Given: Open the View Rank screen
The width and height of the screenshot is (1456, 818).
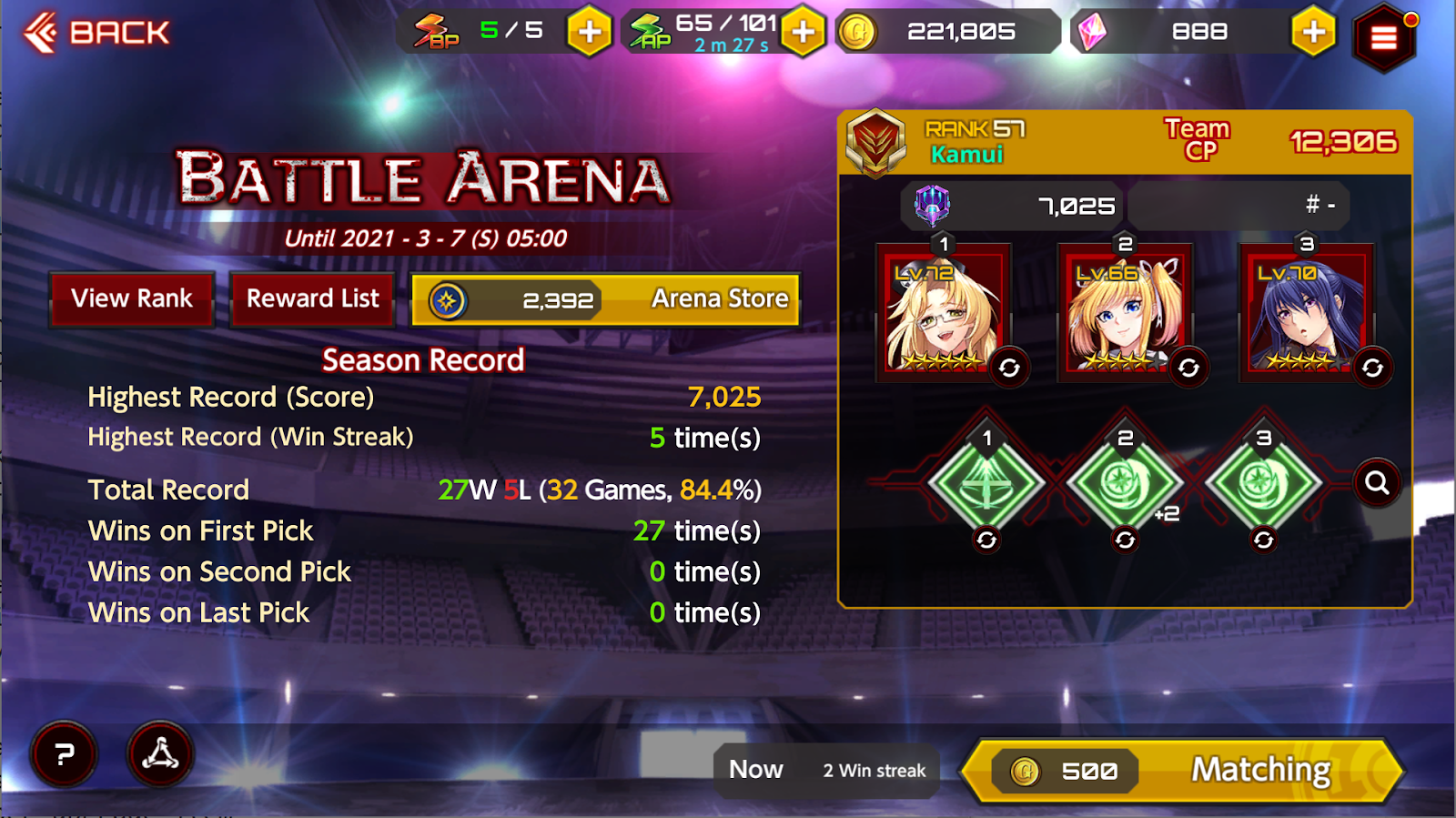Looking at the screenshot, I should pyautogui.click(x=132, y=298).
